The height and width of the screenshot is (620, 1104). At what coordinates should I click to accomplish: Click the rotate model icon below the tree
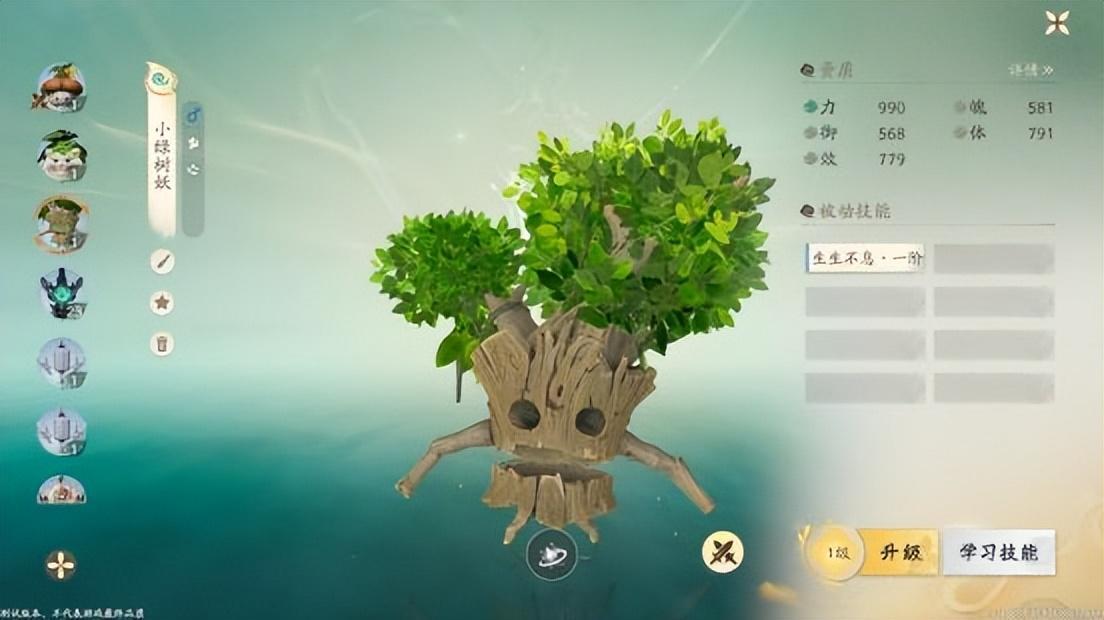click(551, 557)
